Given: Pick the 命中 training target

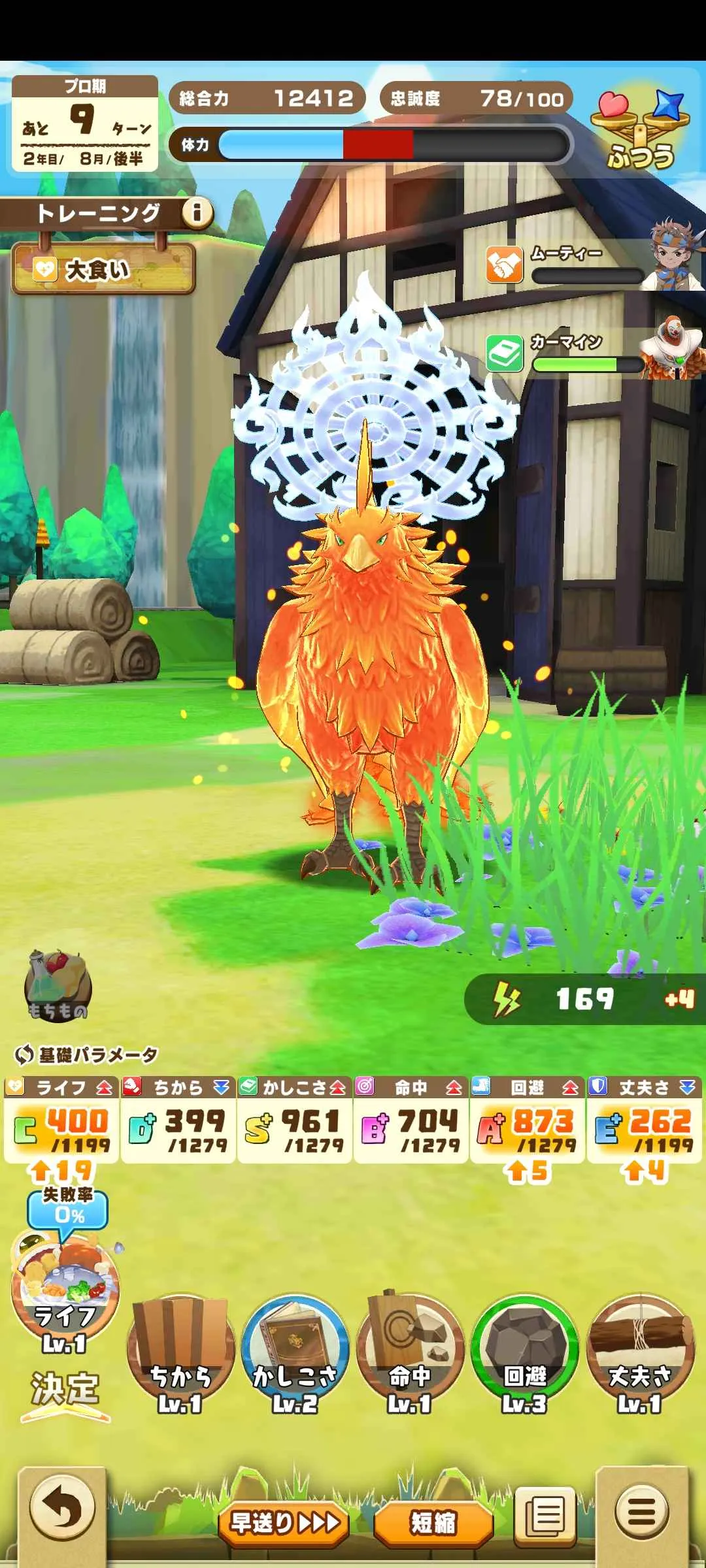Looking at the screenshot, I should pyautogui.click(x=410, y=1352).
